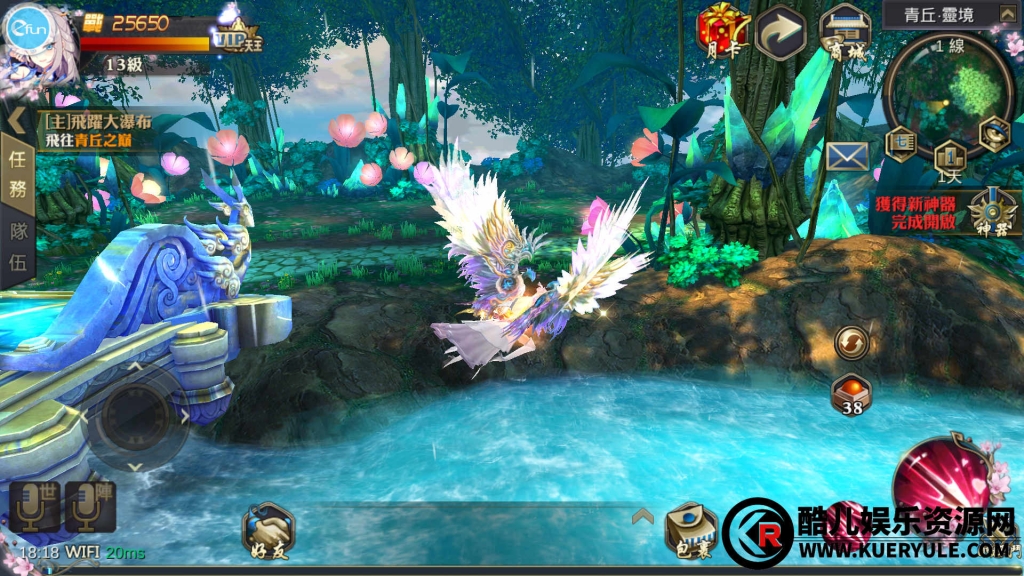Open the mail envelope icon
Screen dimensions: 1024x576
point(846,156)
